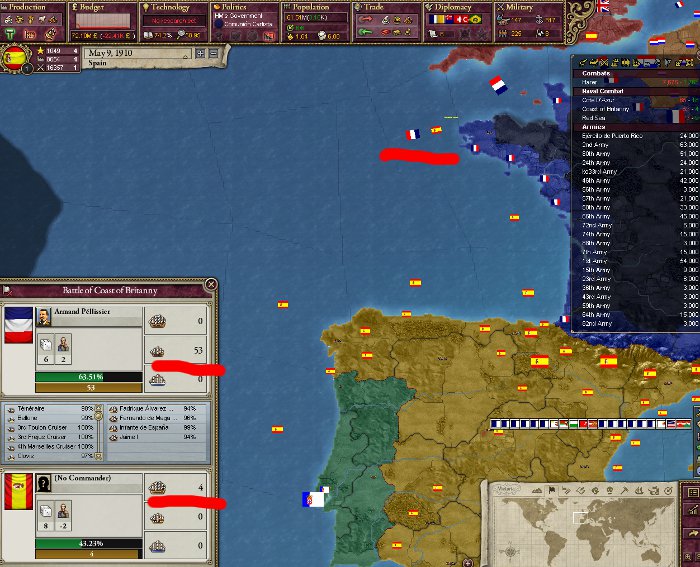This screenshot has width=700, height=567.
Task: Decrease game speed with the minus button
Action: click(213, 53)
